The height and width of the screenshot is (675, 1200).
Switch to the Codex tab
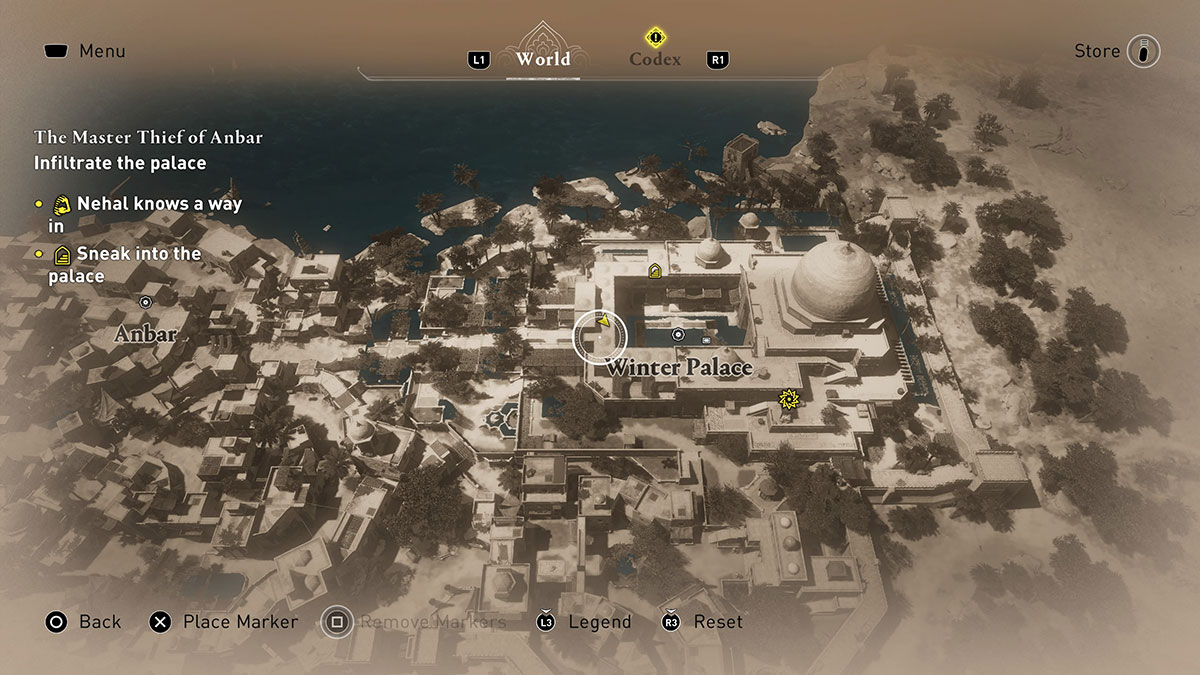(x=655, y=59)
